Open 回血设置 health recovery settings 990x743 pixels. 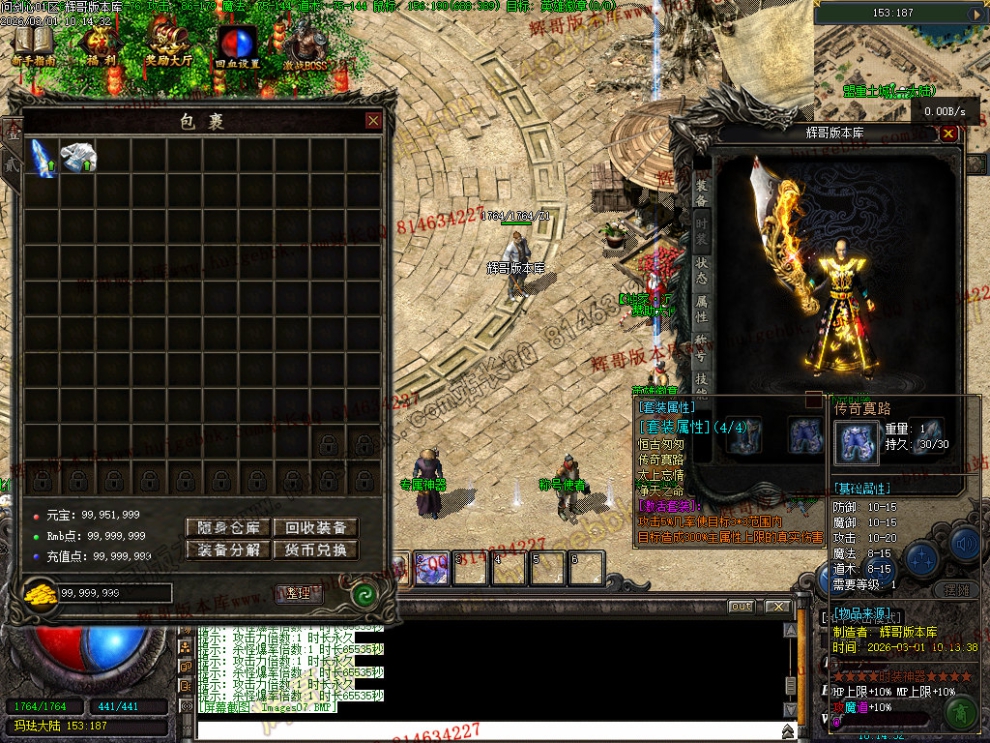click(x=237, y=46)
